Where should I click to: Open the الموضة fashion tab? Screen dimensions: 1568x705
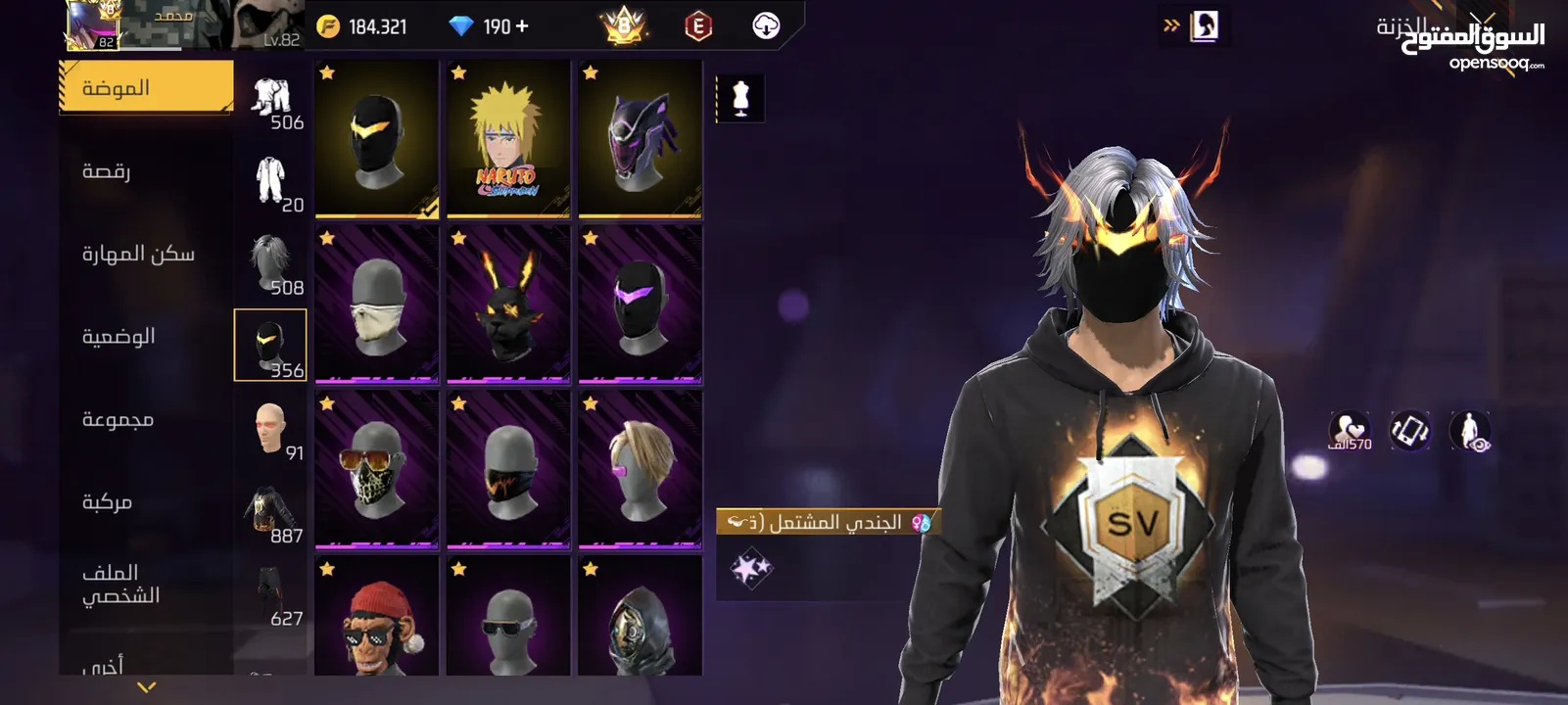coord(146,88)
